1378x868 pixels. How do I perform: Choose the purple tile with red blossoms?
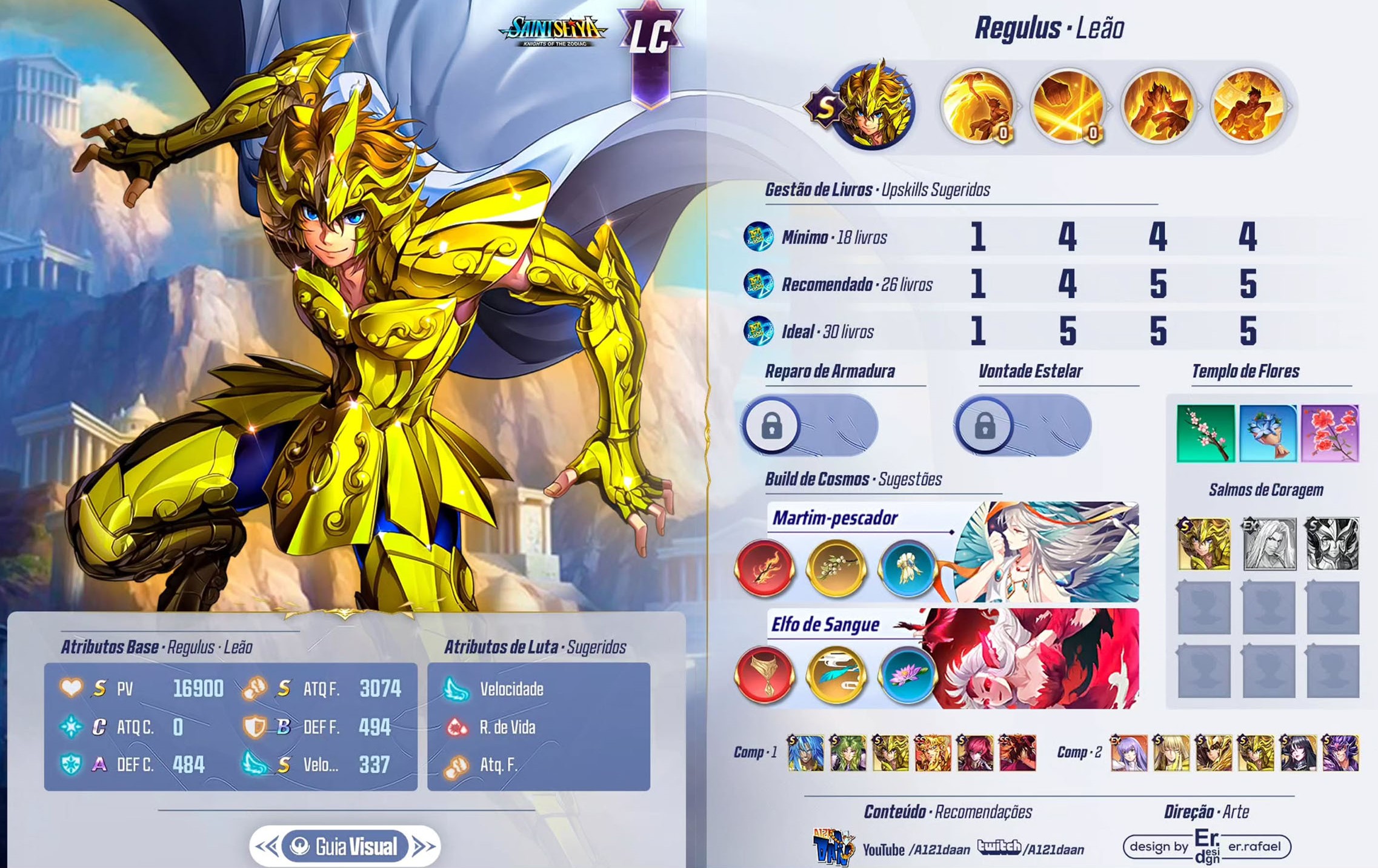click(x=1330, y=434)
